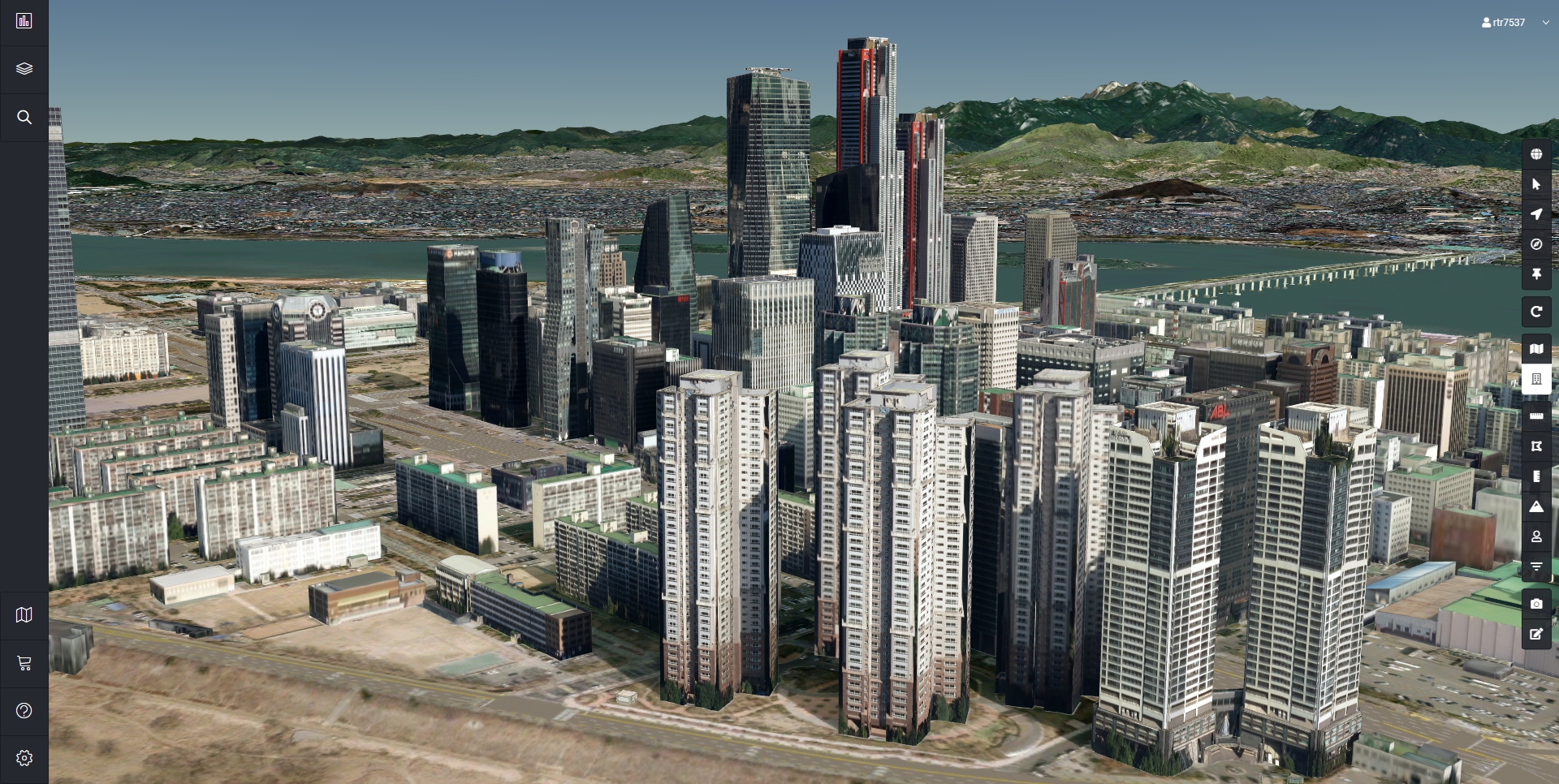Toggle the highlighted building icon button
The width and height of the screenshot is (1559, 784).
click(x=1536, y=379)
